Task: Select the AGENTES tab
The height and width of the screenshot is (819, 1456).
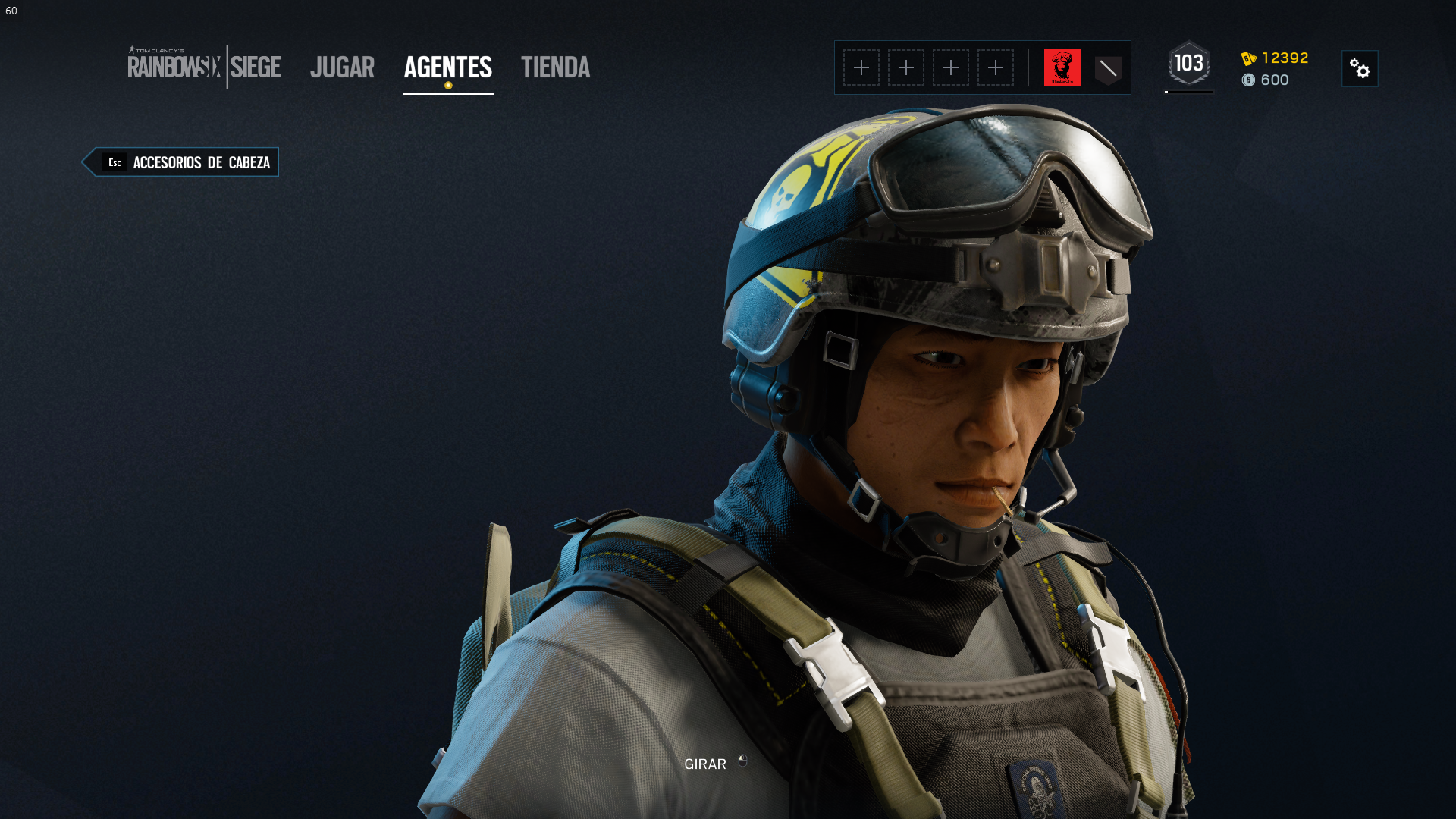Action: point(447,67)
